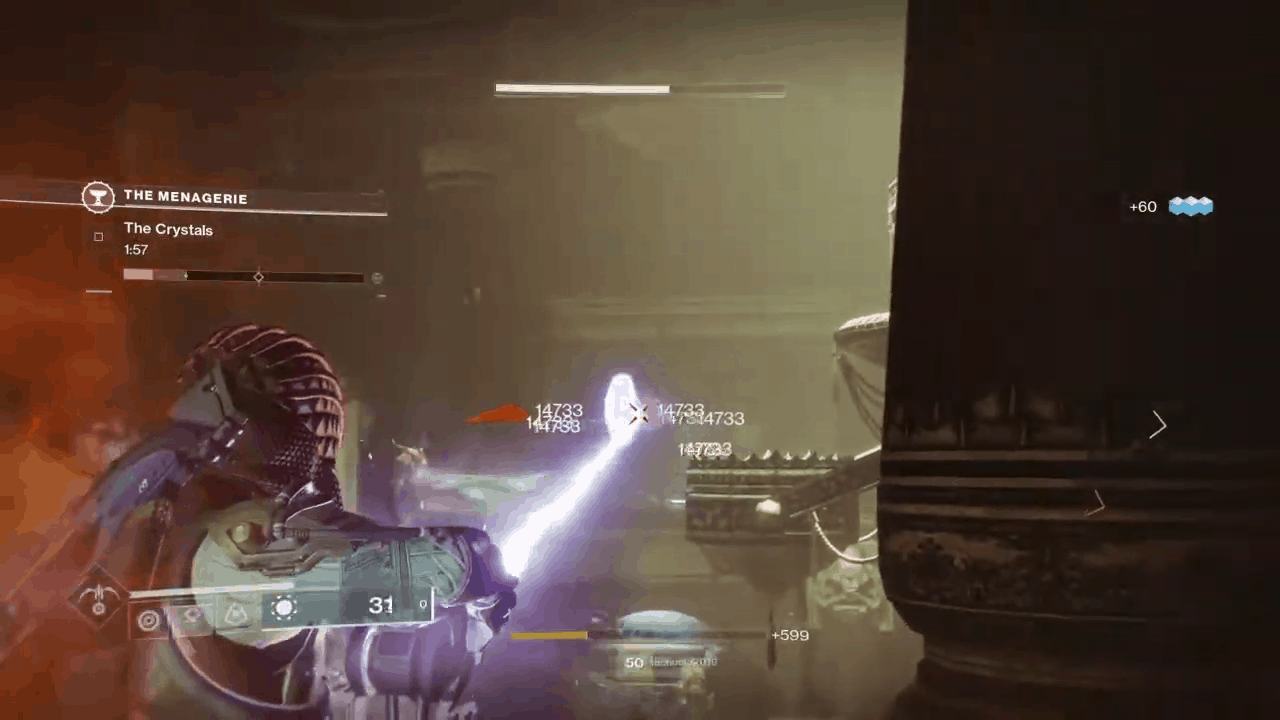Image resolution: width=1280 pixels, height=720 pixels.
Task: Click the blue Glimmer currency icon
Action: pos(1190,206)
